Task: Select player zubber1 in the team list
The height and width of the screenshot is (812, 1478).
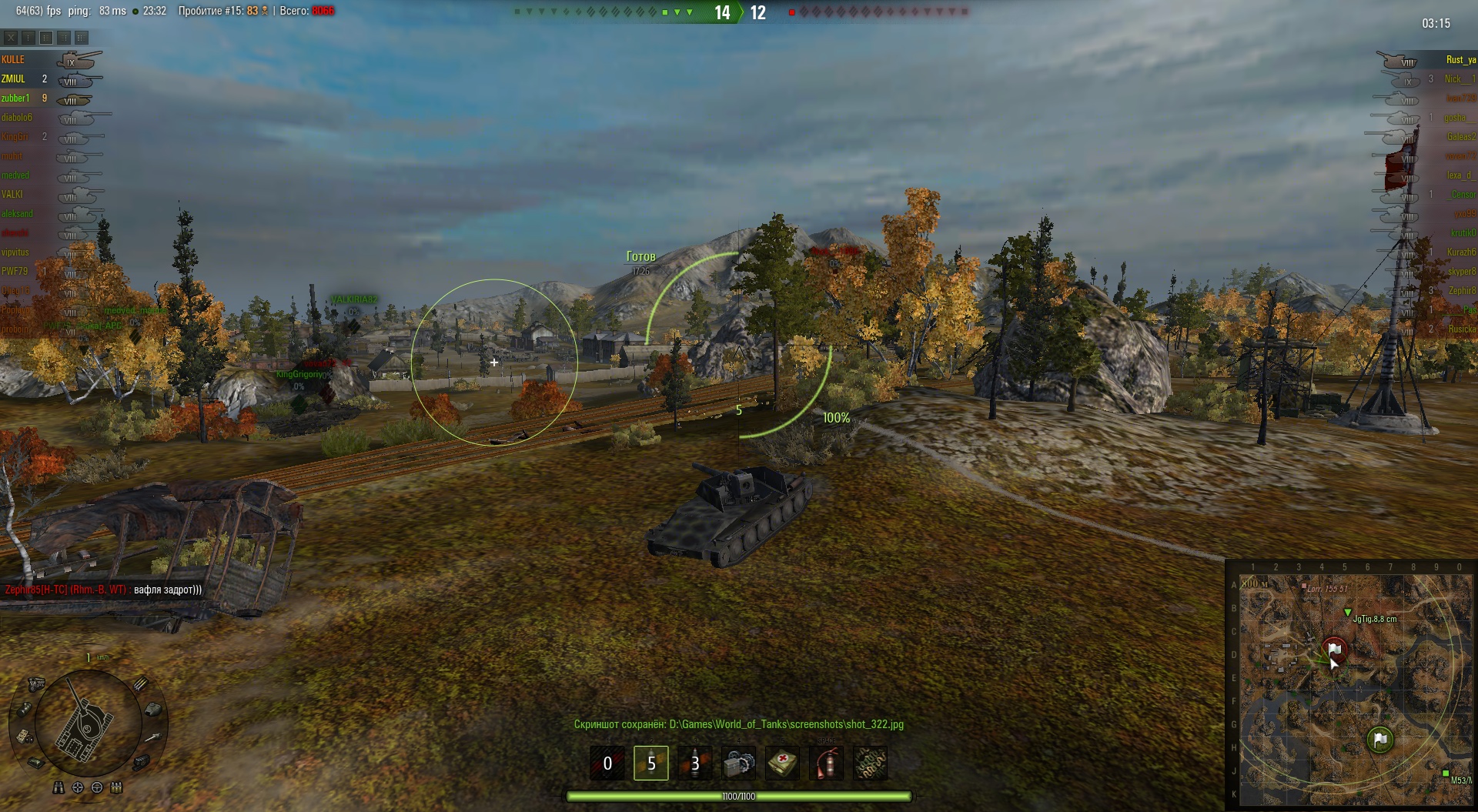Action: (x=15, y=98)
